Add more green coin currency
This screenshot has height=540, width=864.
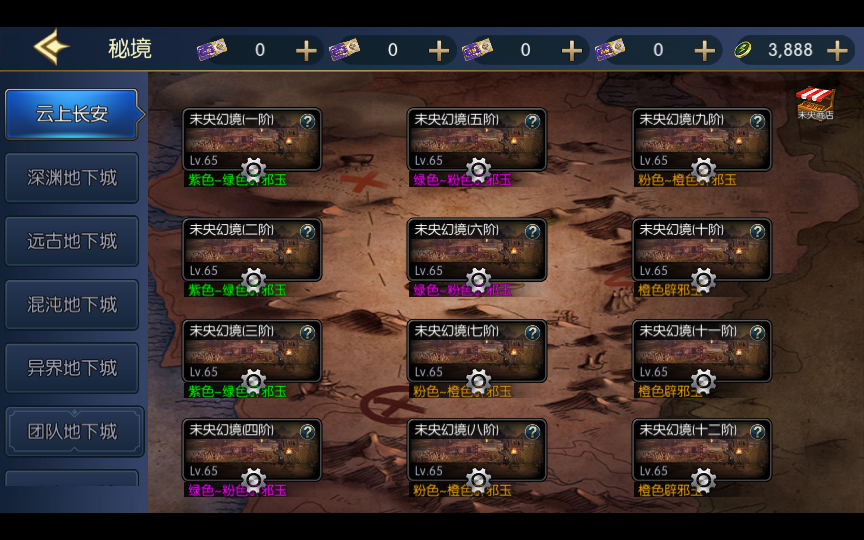tap(836, 50)
